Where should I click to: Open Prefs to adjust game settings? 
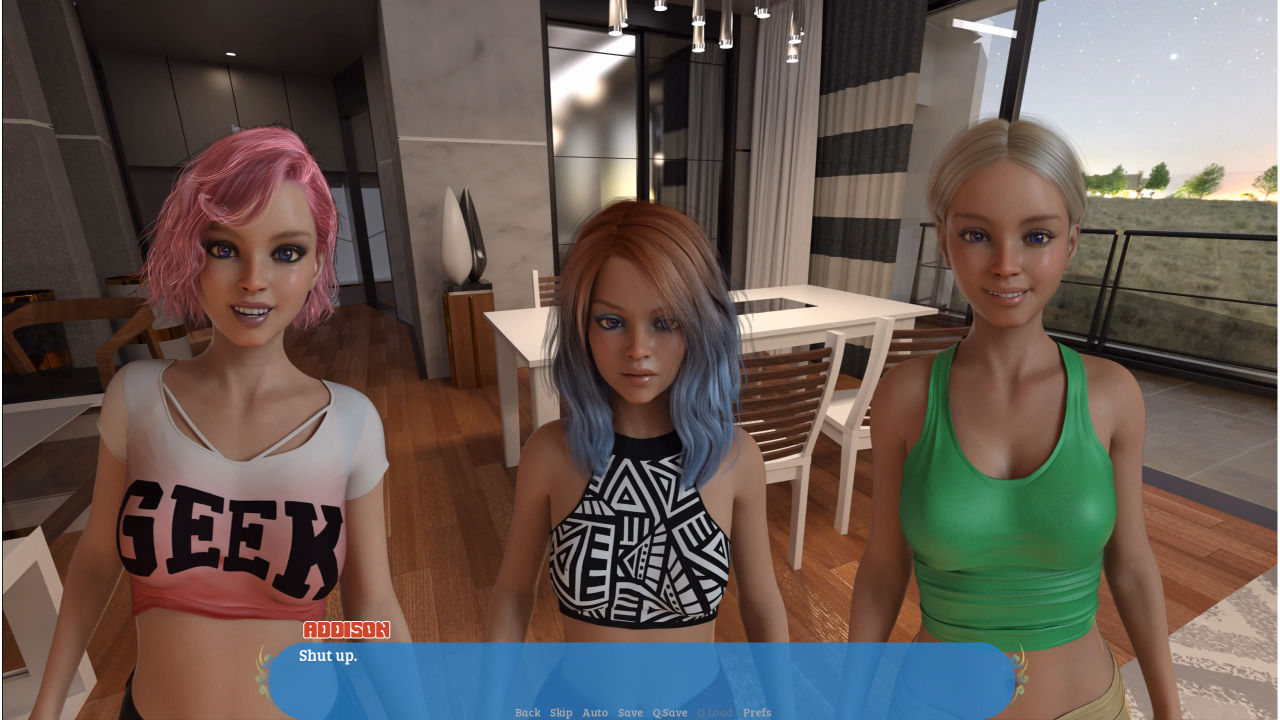click(x=756, y=713)
